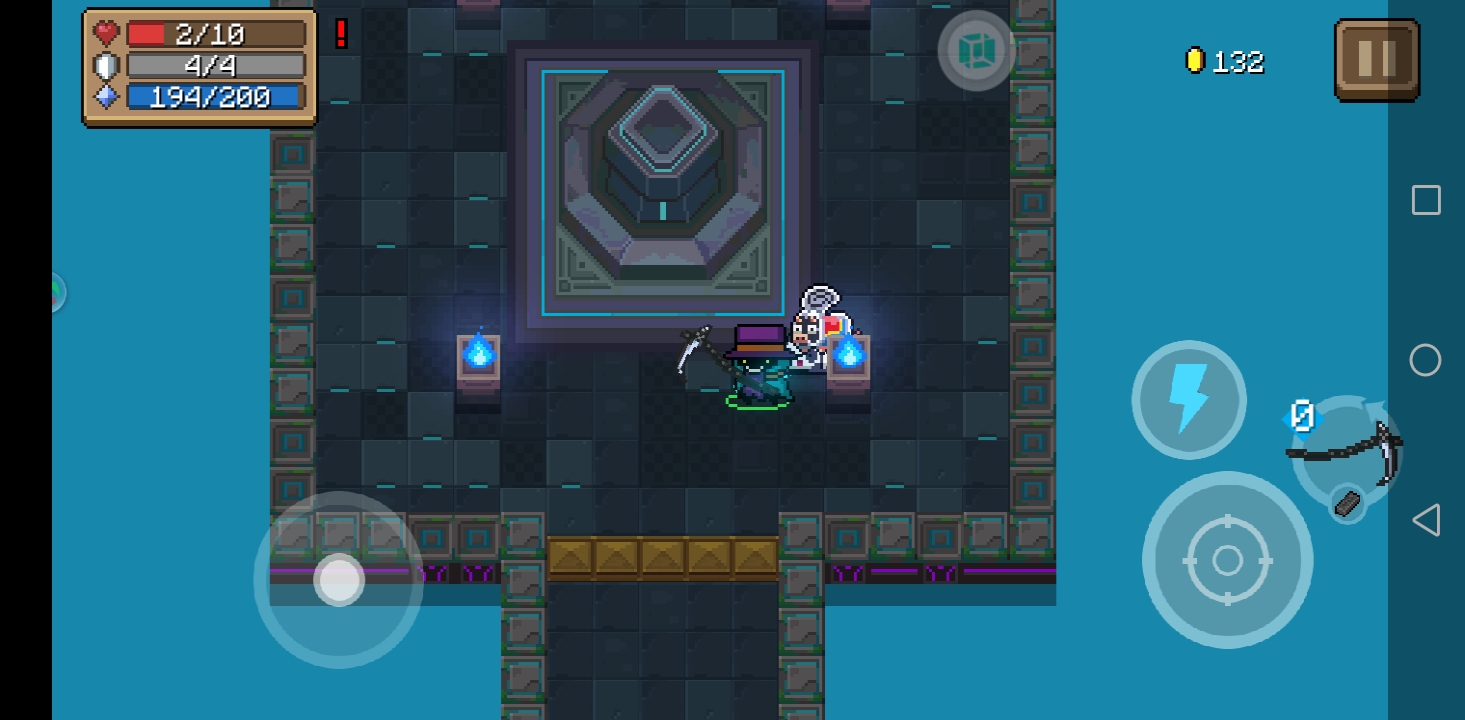Viewport: 1465px width, 720px height.
Task: Open Android recent apps square button
Action: click(x=1426, y=200)
